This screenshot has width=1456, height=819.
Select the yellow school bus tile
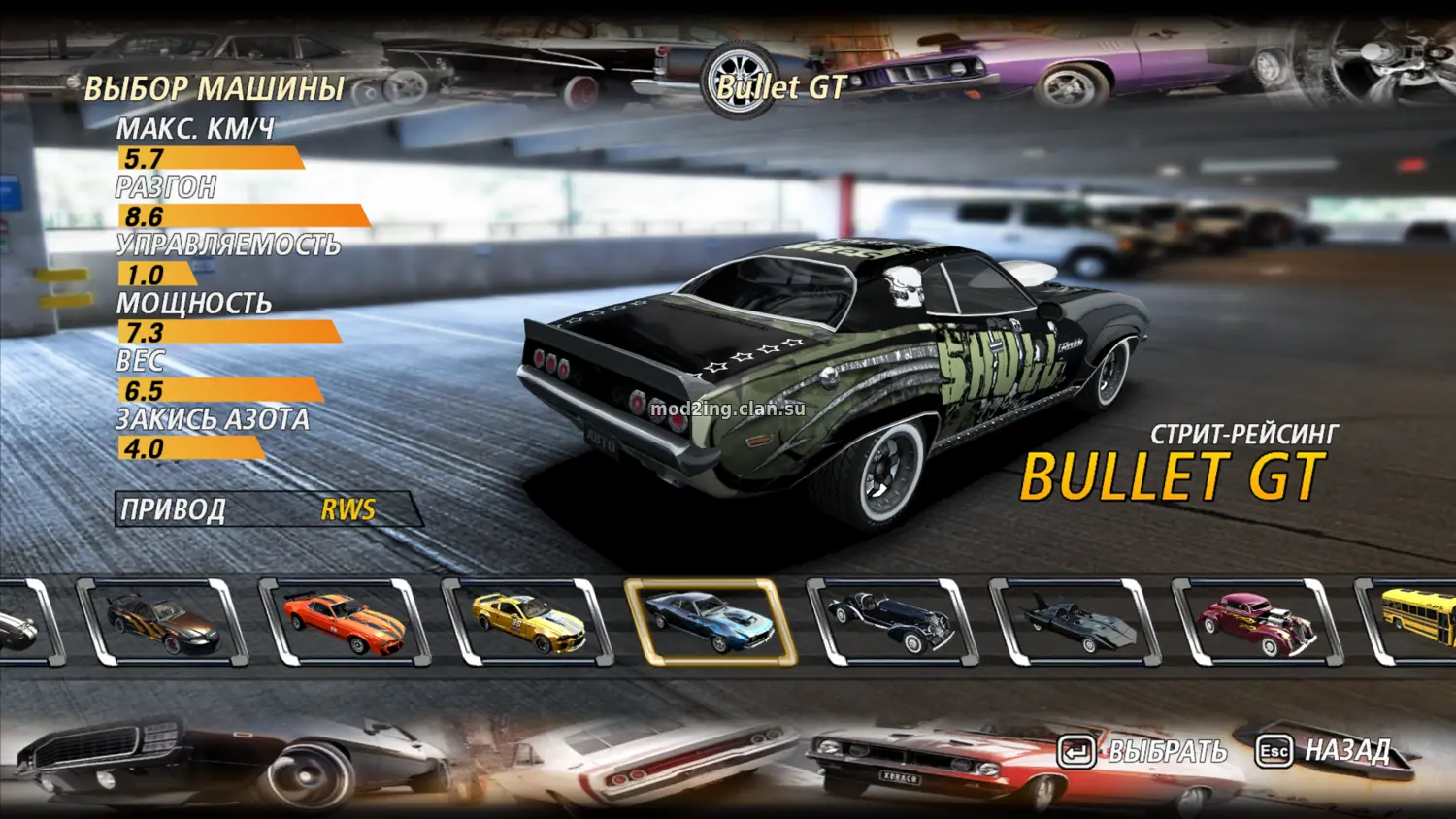point(1417,621)
